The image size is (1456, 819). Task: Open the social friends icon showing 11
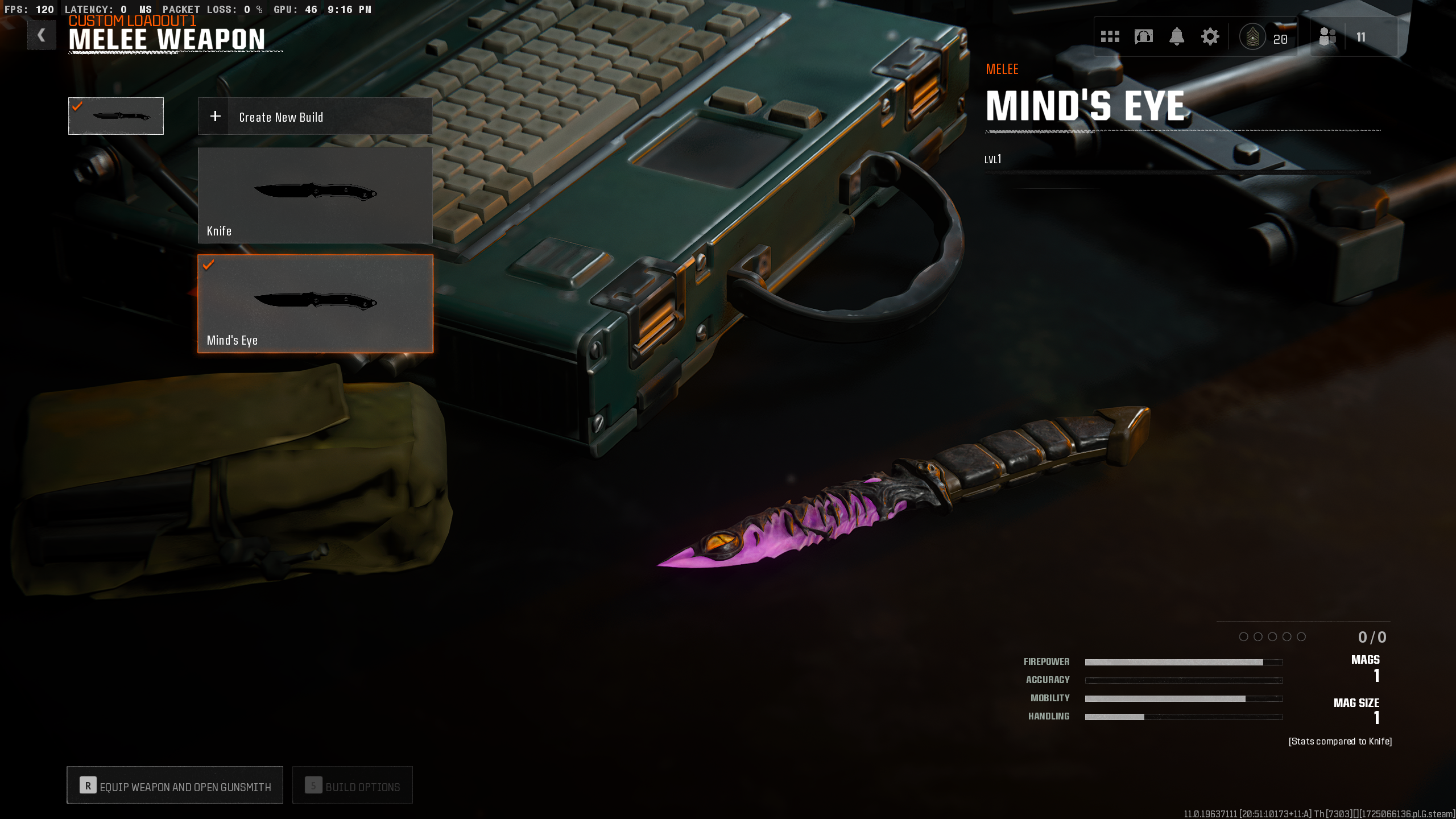[x=1327, y=36]
